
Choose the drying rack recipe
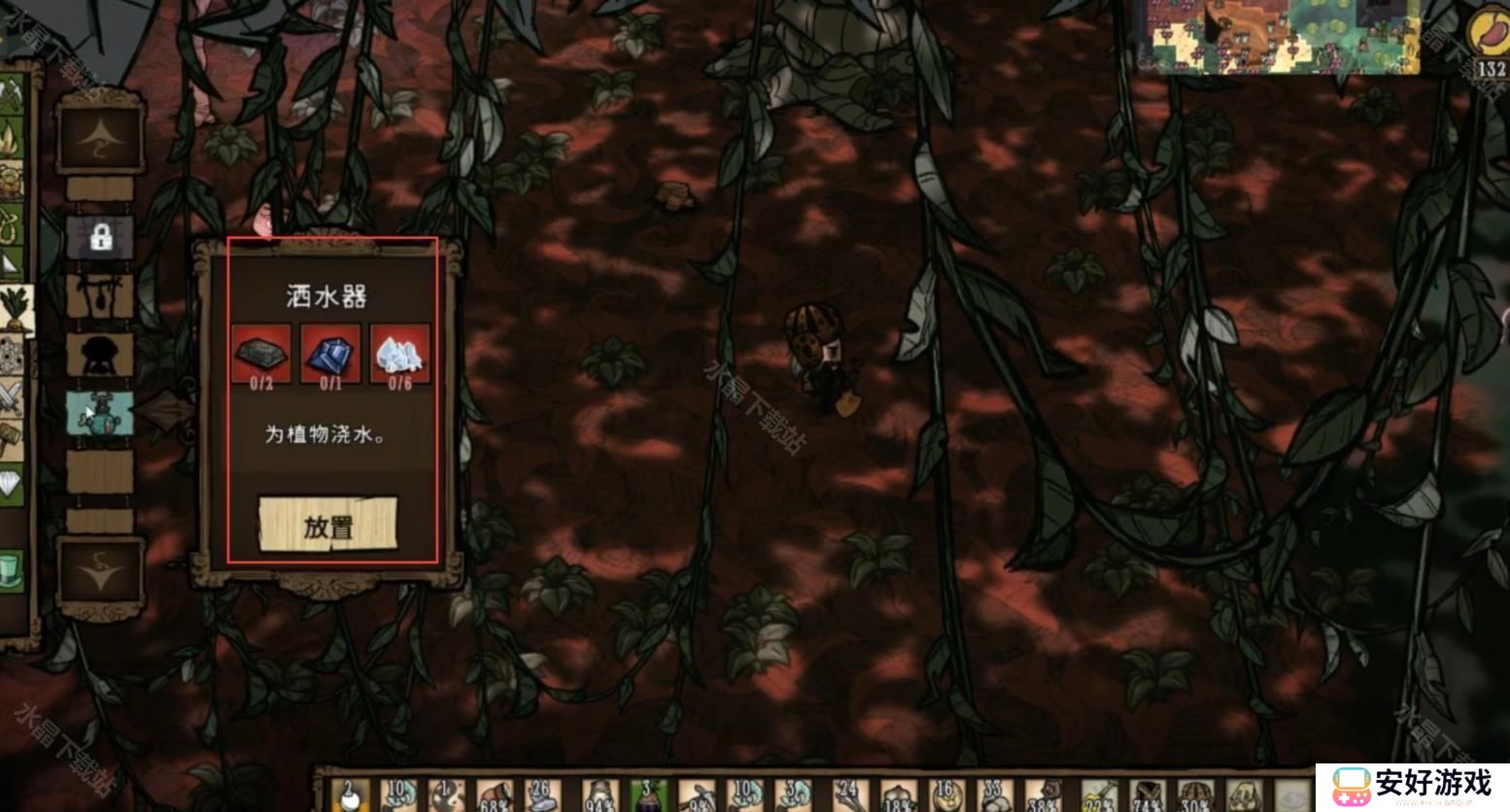(100, 295)
